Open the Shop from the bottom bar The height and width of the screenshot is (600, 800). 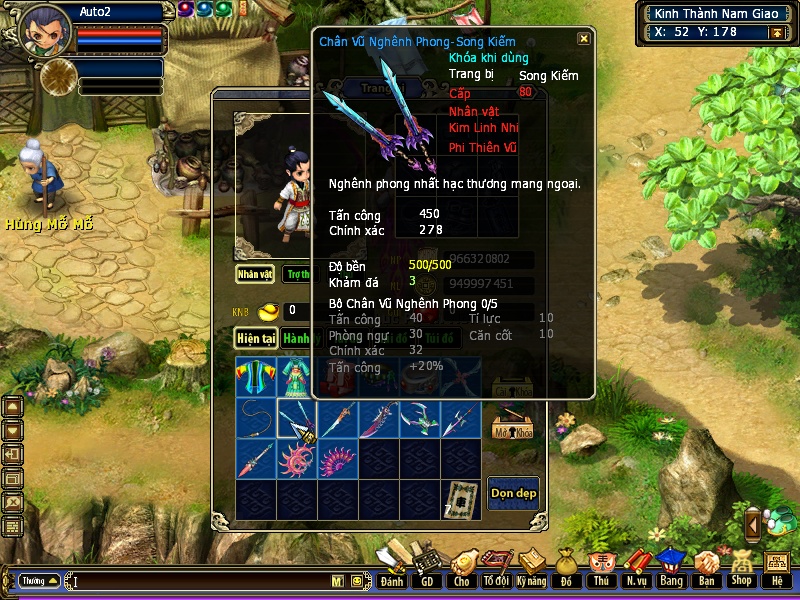click(741, 569)
